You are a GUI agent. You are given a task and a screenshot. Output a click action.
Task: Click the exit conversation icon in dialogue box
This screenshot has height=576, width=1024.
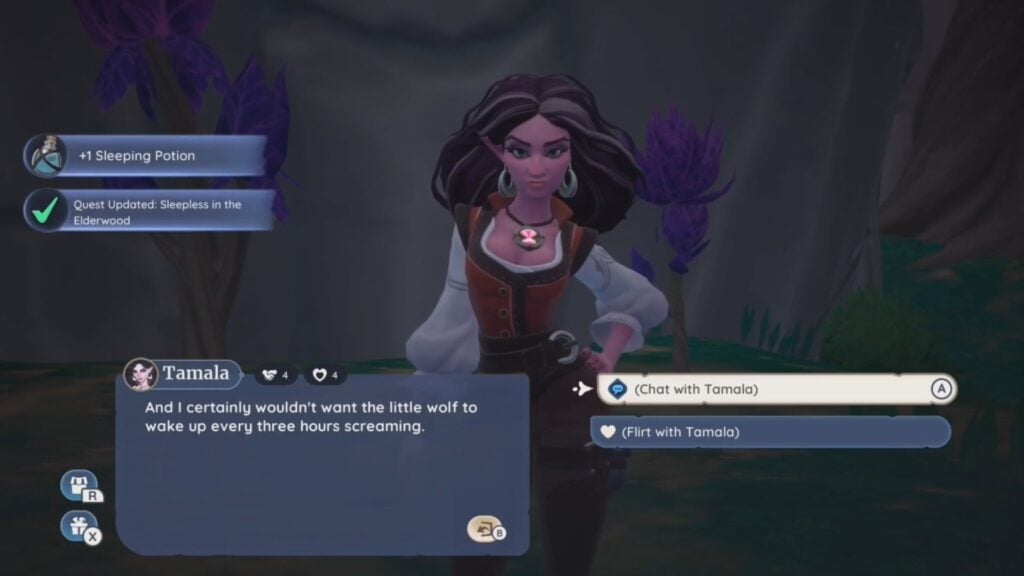point(484,529)
